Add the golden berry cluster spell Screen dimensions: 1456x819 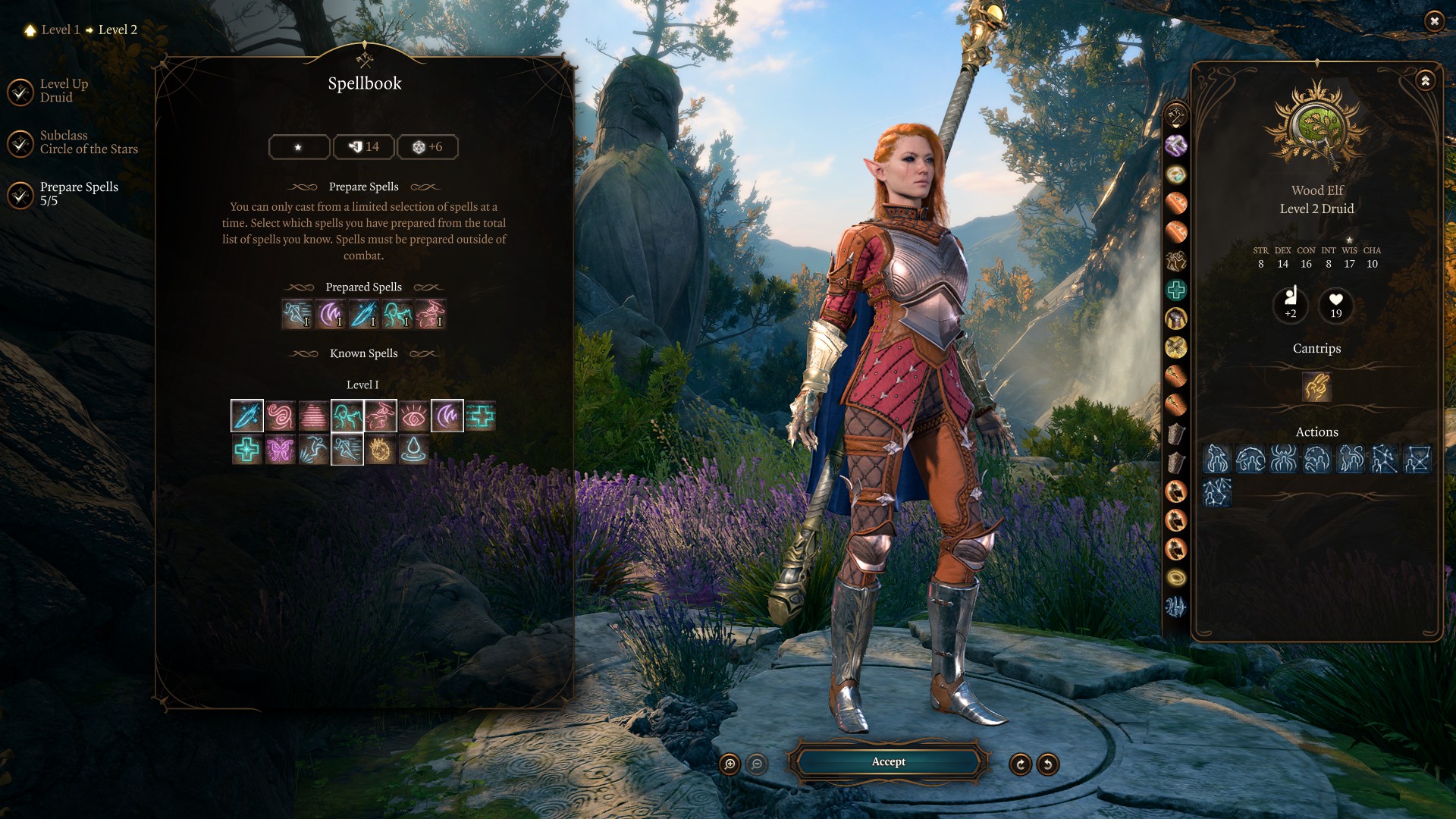pyautogui.click(x=381, y=450)
